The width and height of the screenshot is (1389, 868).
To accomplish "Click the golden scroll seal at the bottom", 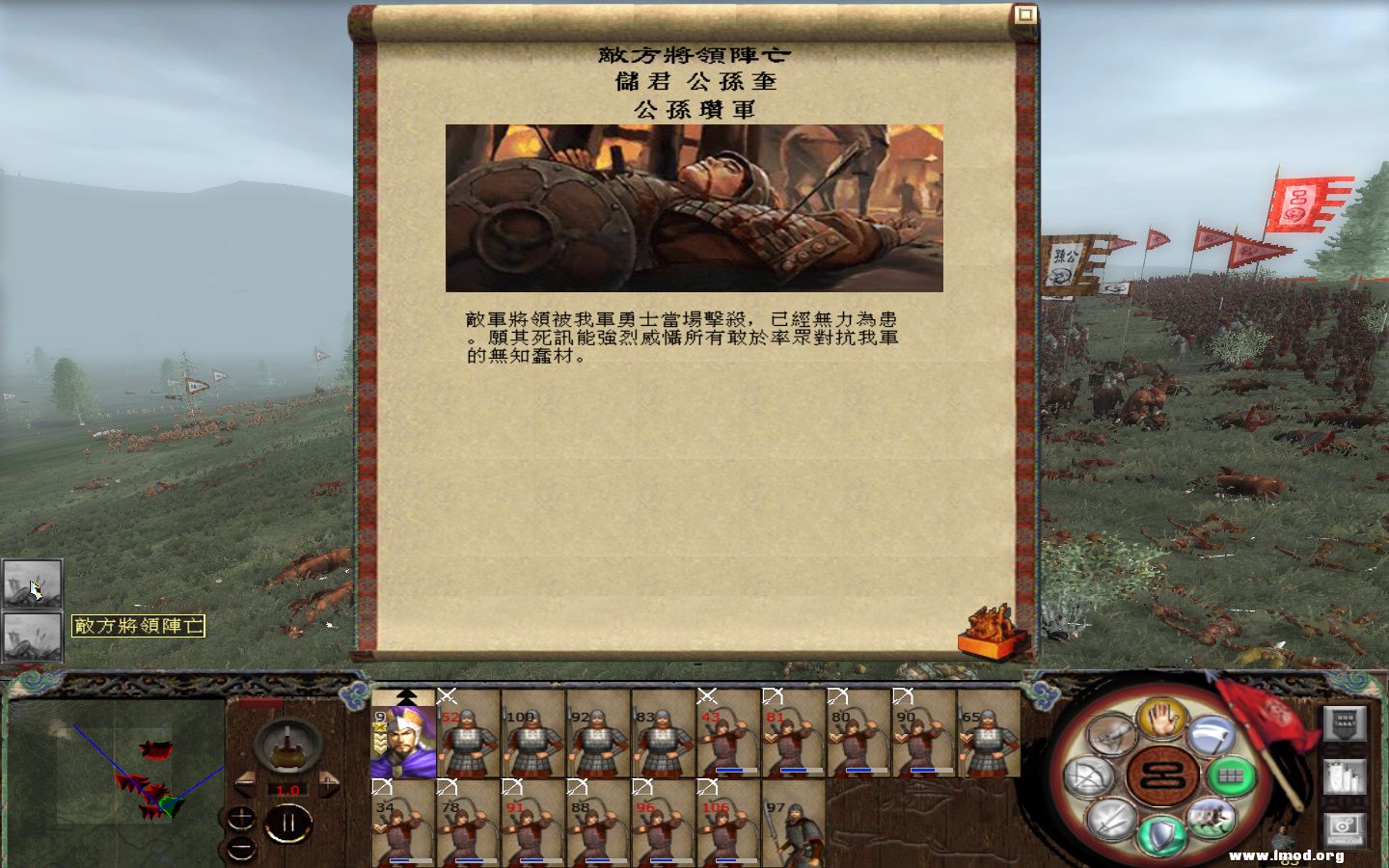I will pos(989,632).
